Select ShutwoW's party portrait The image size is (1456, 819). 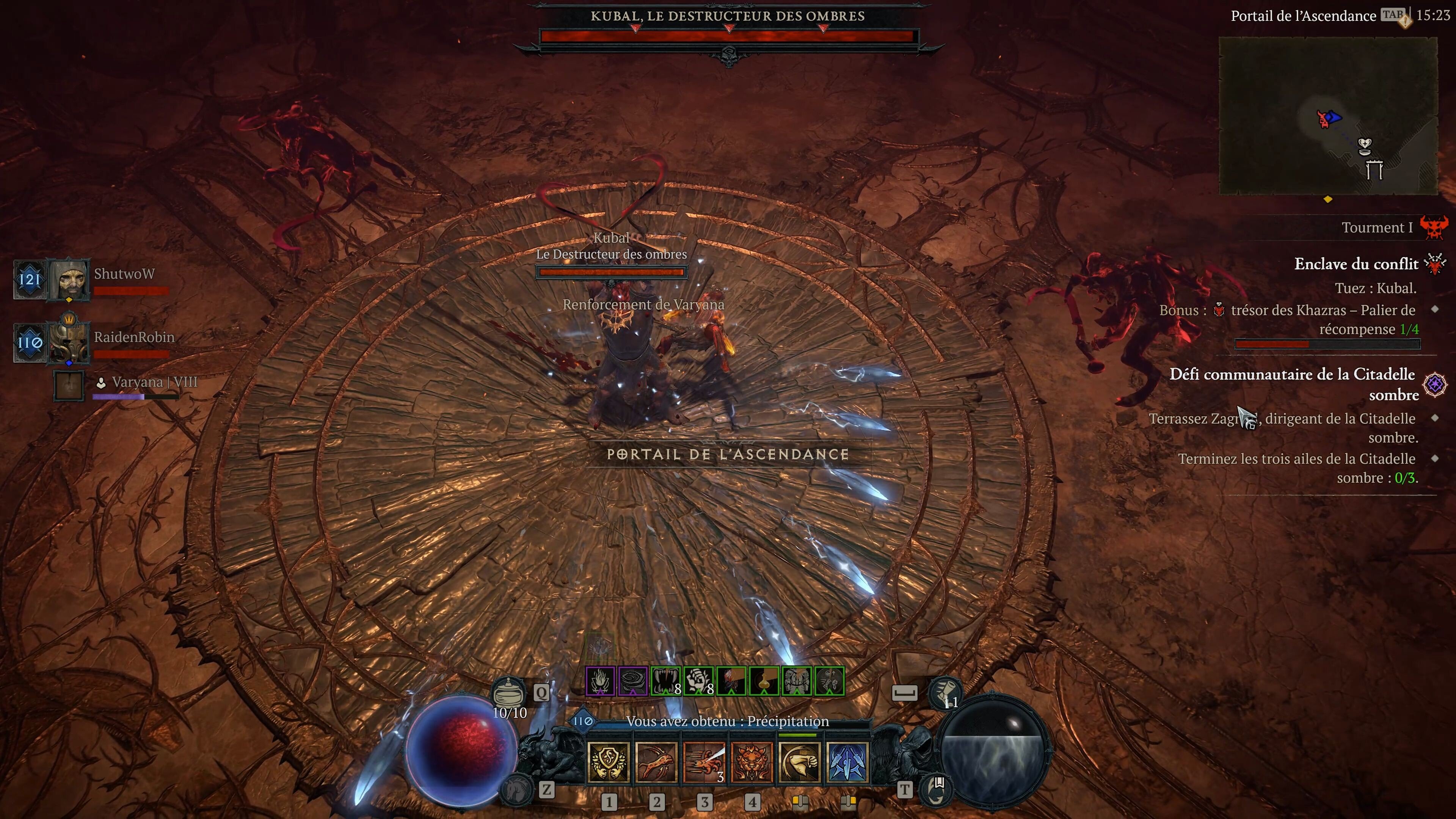[69, 279]
